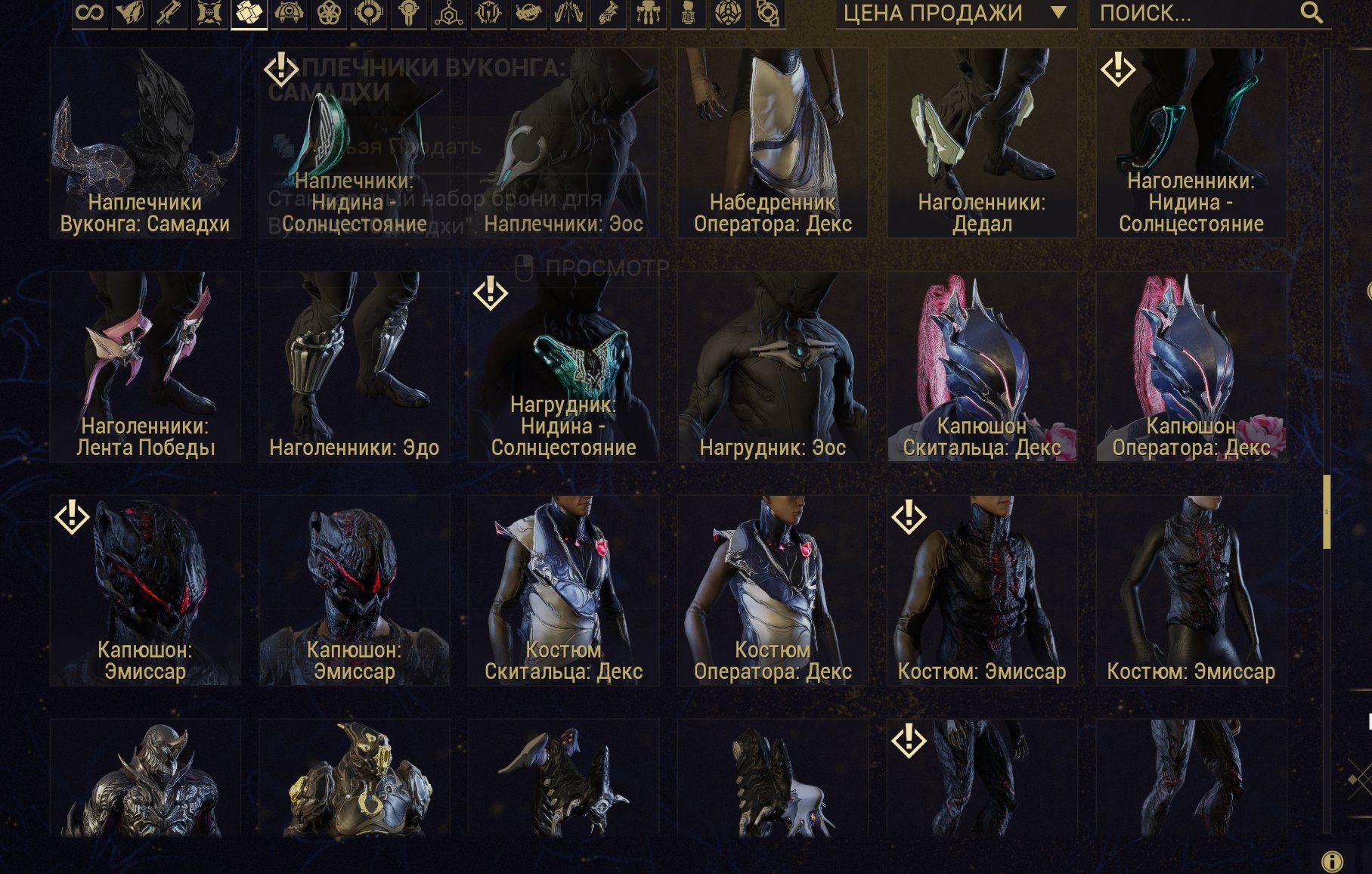Screen dimensions: 1372x874
Task: Select the Наголенники: Эдо tile
Action: pos(355,367)
